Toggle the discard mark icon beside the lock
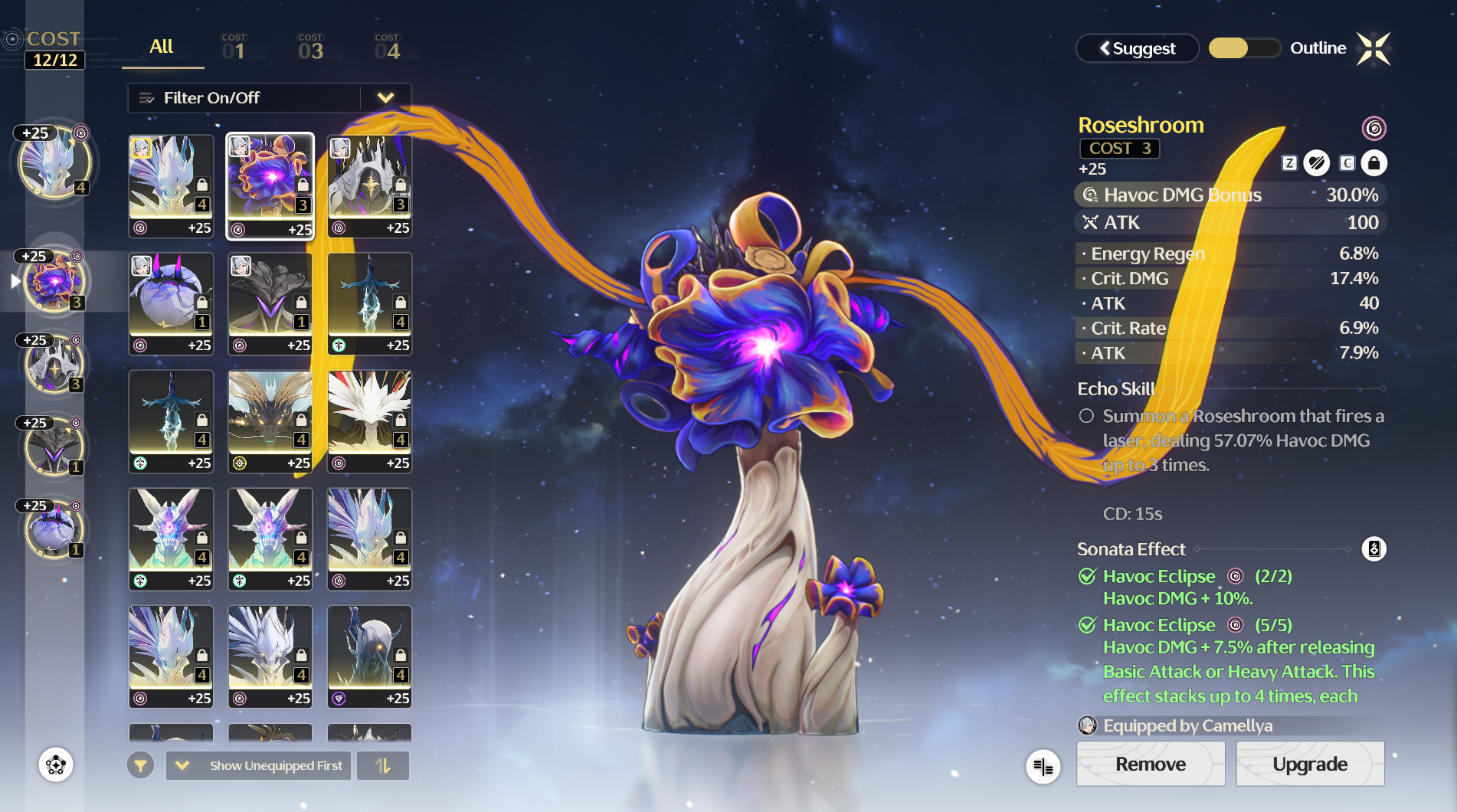This screenshot has height=812, width=1457. (x=1317, y=163)
